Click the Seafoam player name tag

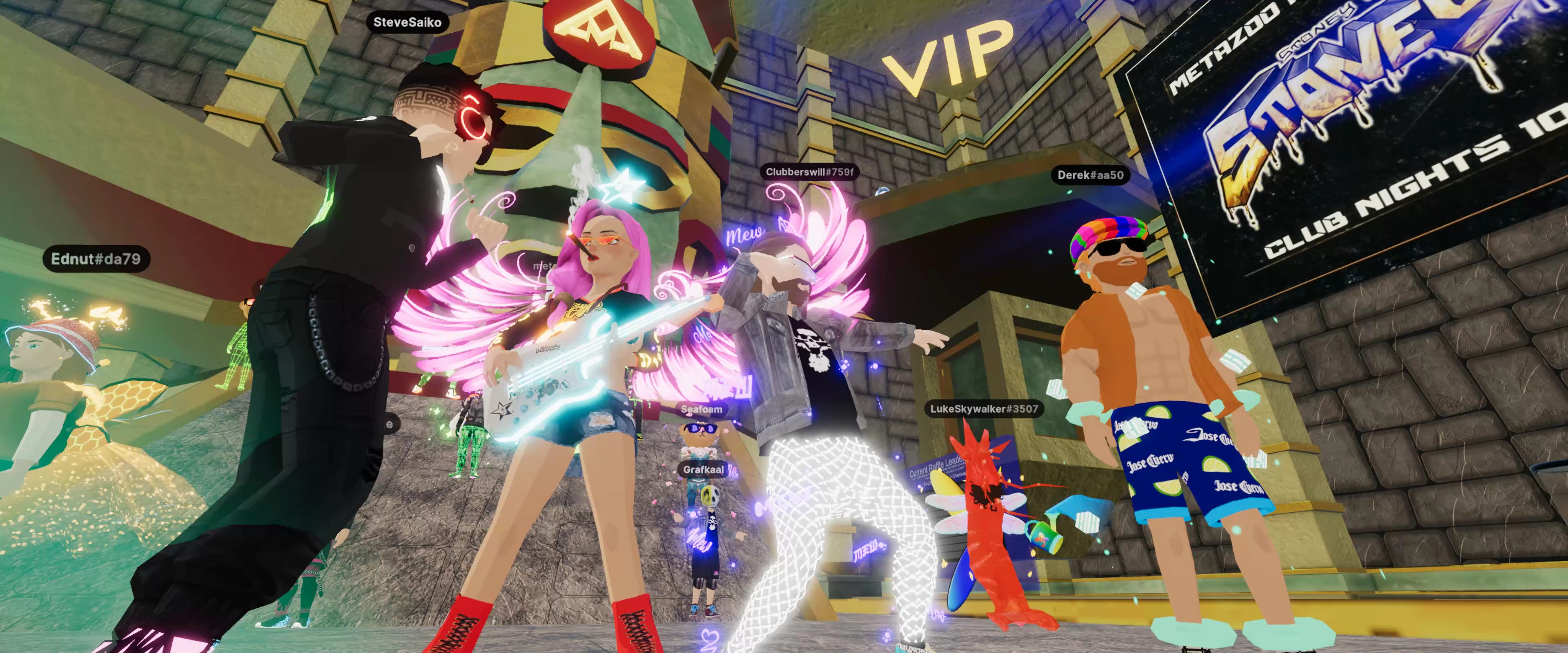coord(701,410)
